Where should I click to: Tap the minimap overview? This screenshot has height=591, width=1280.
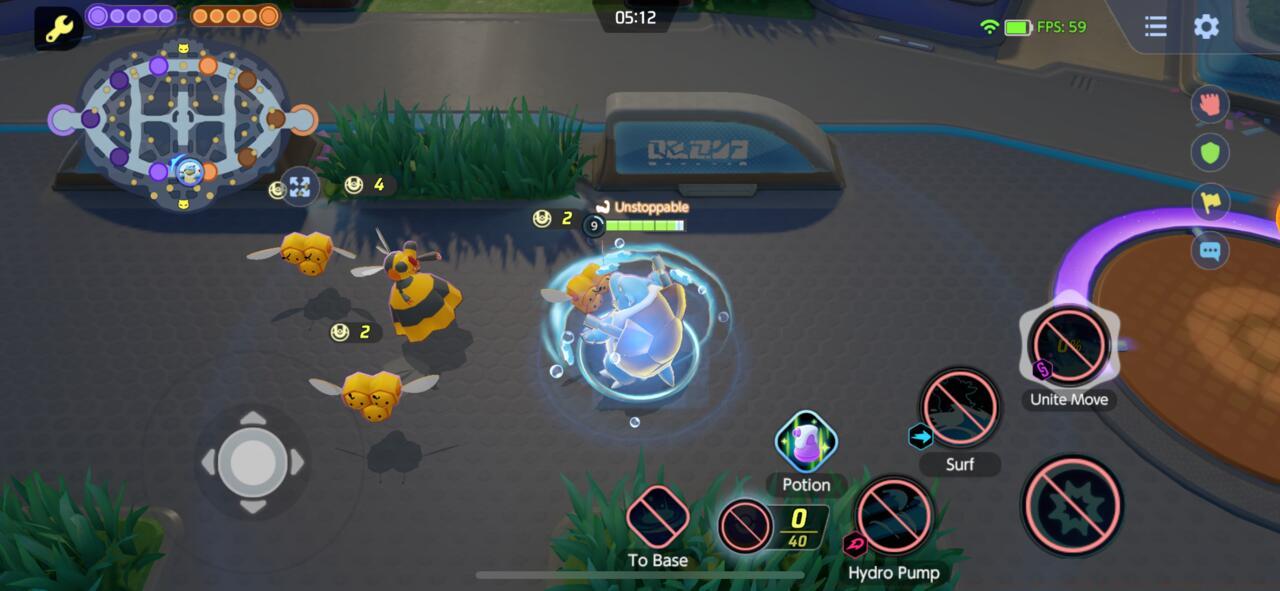[x=183, y=122]
